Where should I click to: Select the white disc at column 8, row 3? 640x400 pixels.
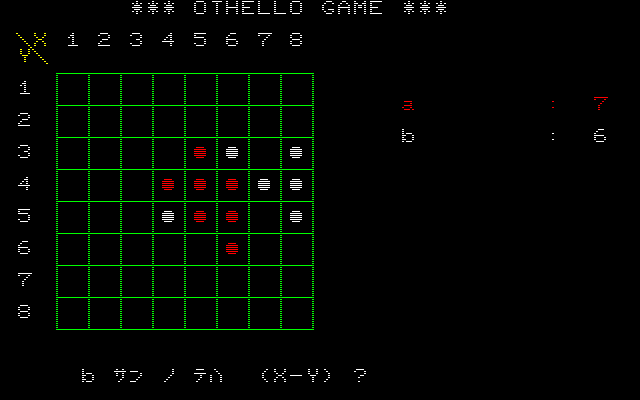[x=296, y=152]
